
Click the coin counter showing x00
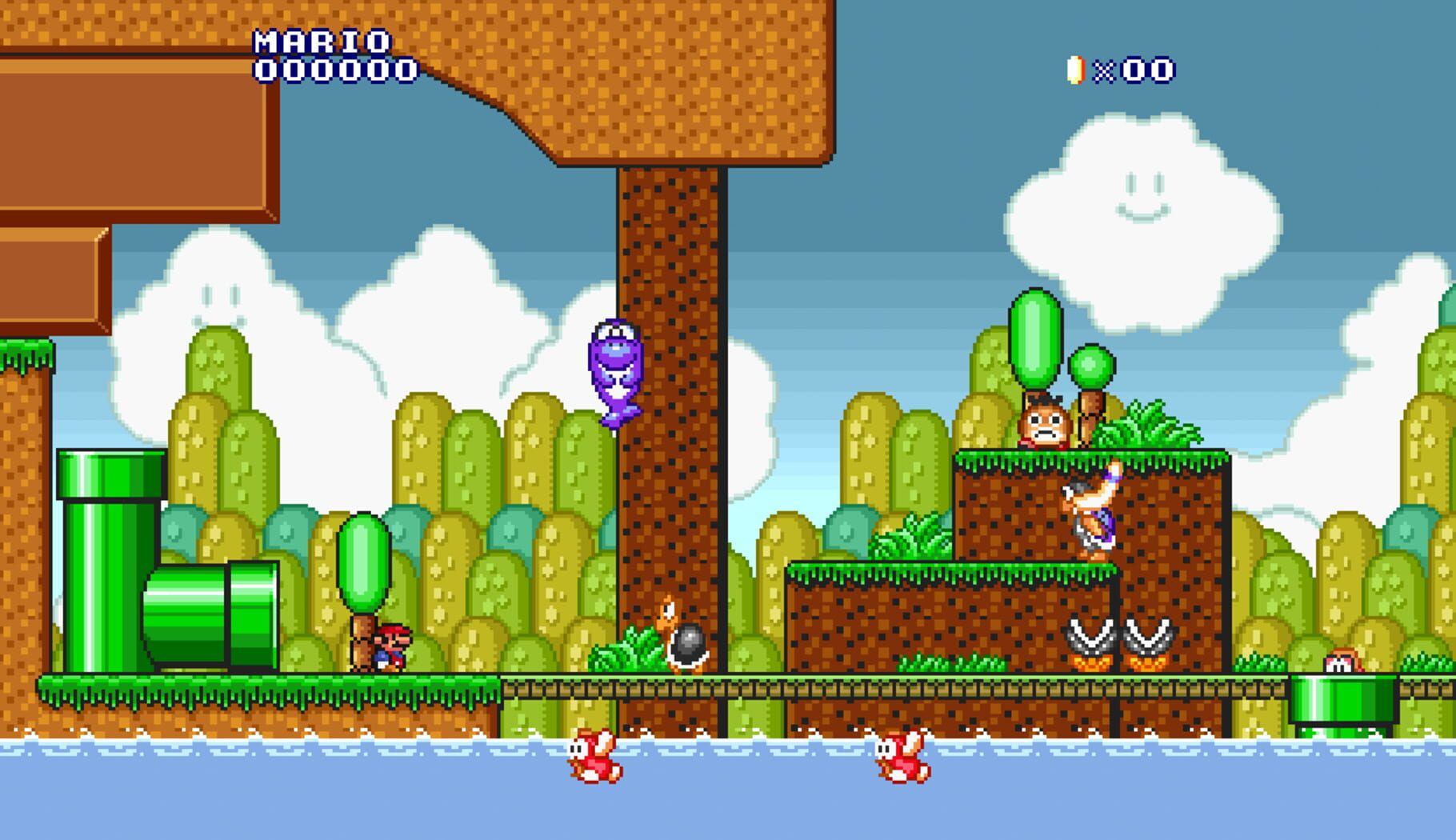click(x=1136, y=72)
